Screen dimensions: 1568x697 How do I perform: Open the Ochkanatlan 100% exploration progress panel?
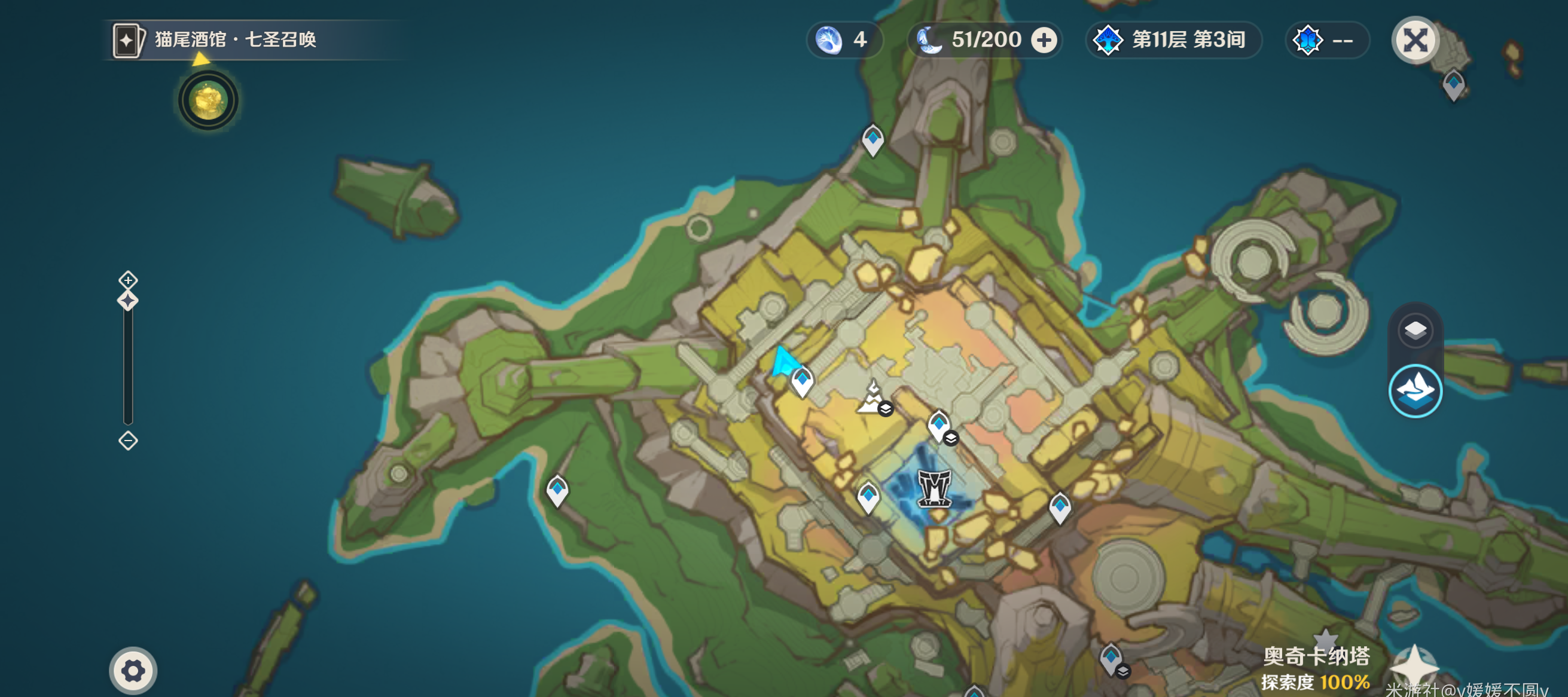tap(1315, 669)
